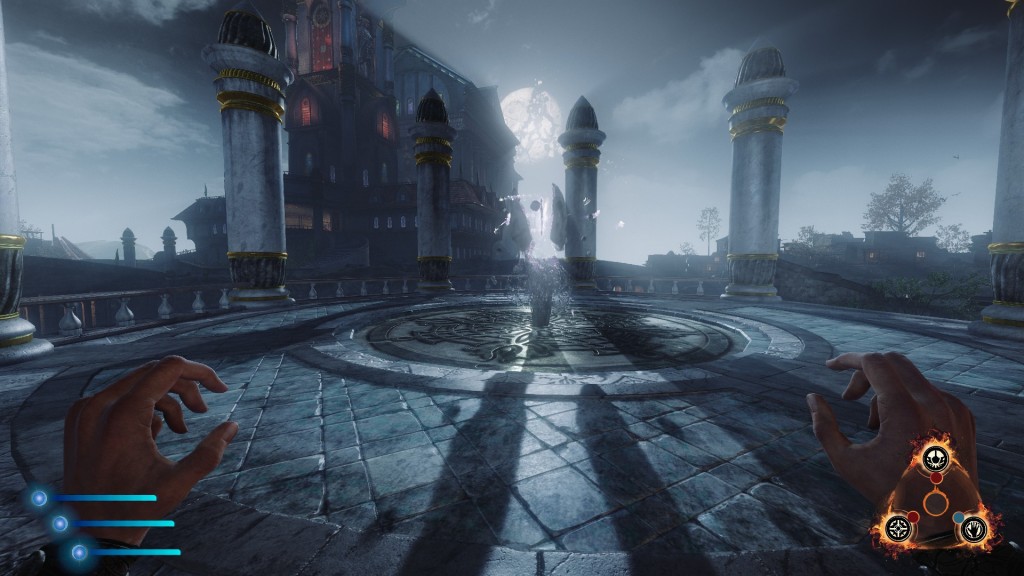Click the empty center ring of the spell triangle

935,503
